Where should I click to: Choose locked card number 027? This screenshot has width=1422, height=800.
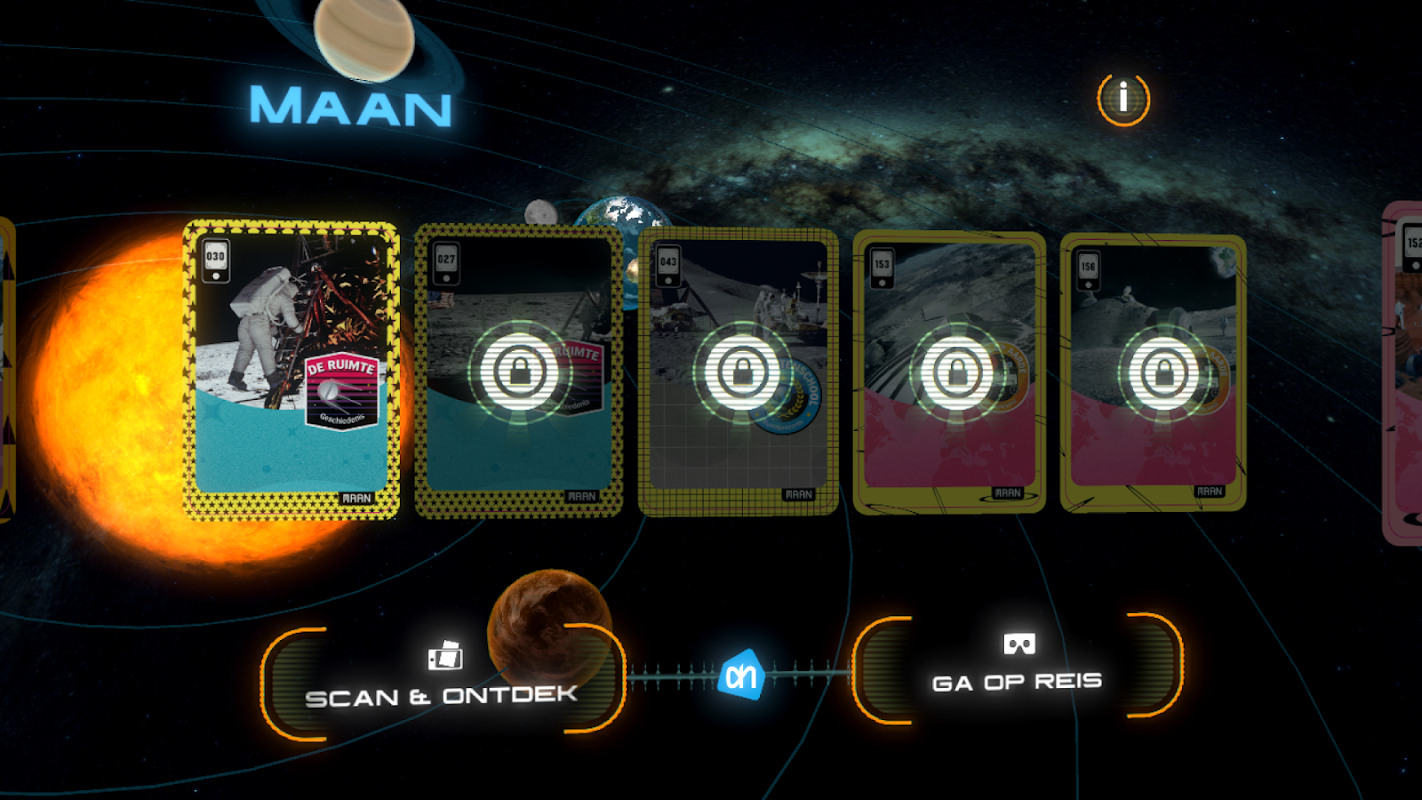pos(518,371)
